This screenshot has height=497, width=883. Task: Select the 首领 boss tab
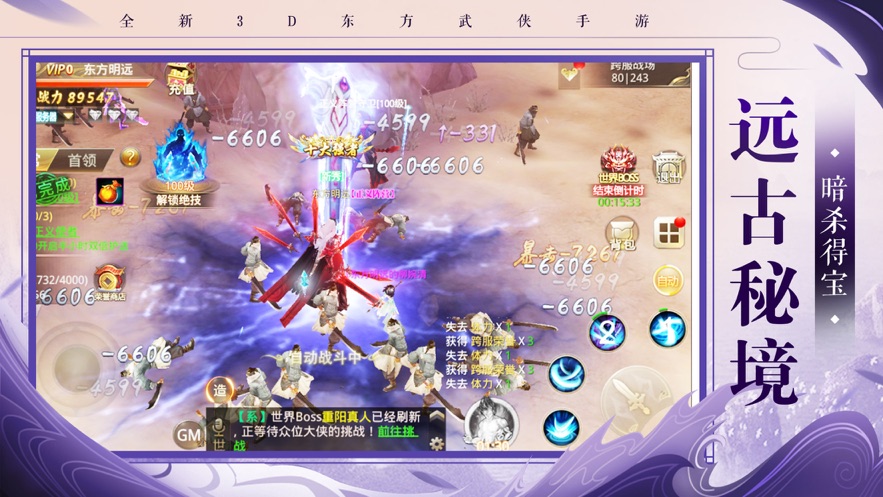coord(81,158)
